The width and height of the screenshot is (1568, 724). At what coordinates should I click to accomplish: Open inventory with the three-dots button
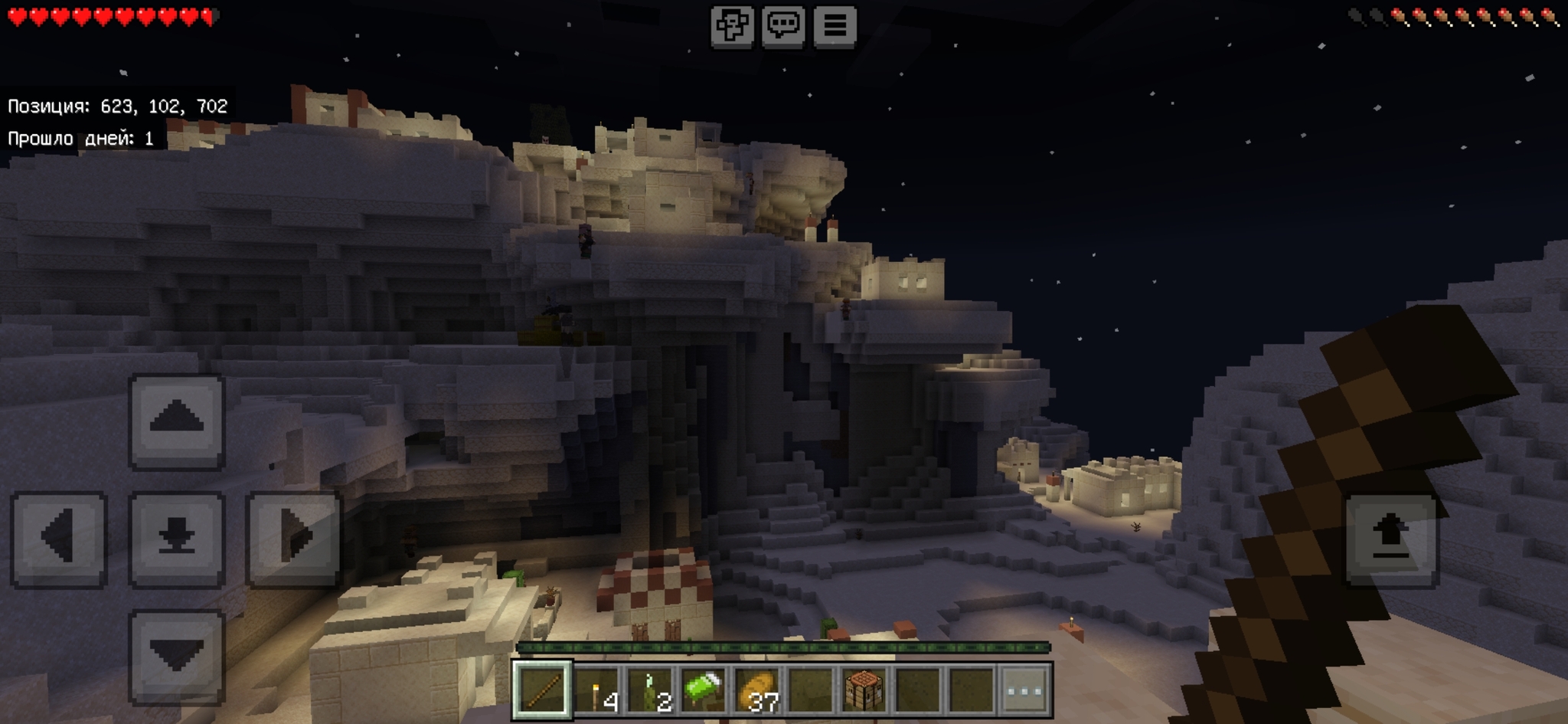(1025, 690)
